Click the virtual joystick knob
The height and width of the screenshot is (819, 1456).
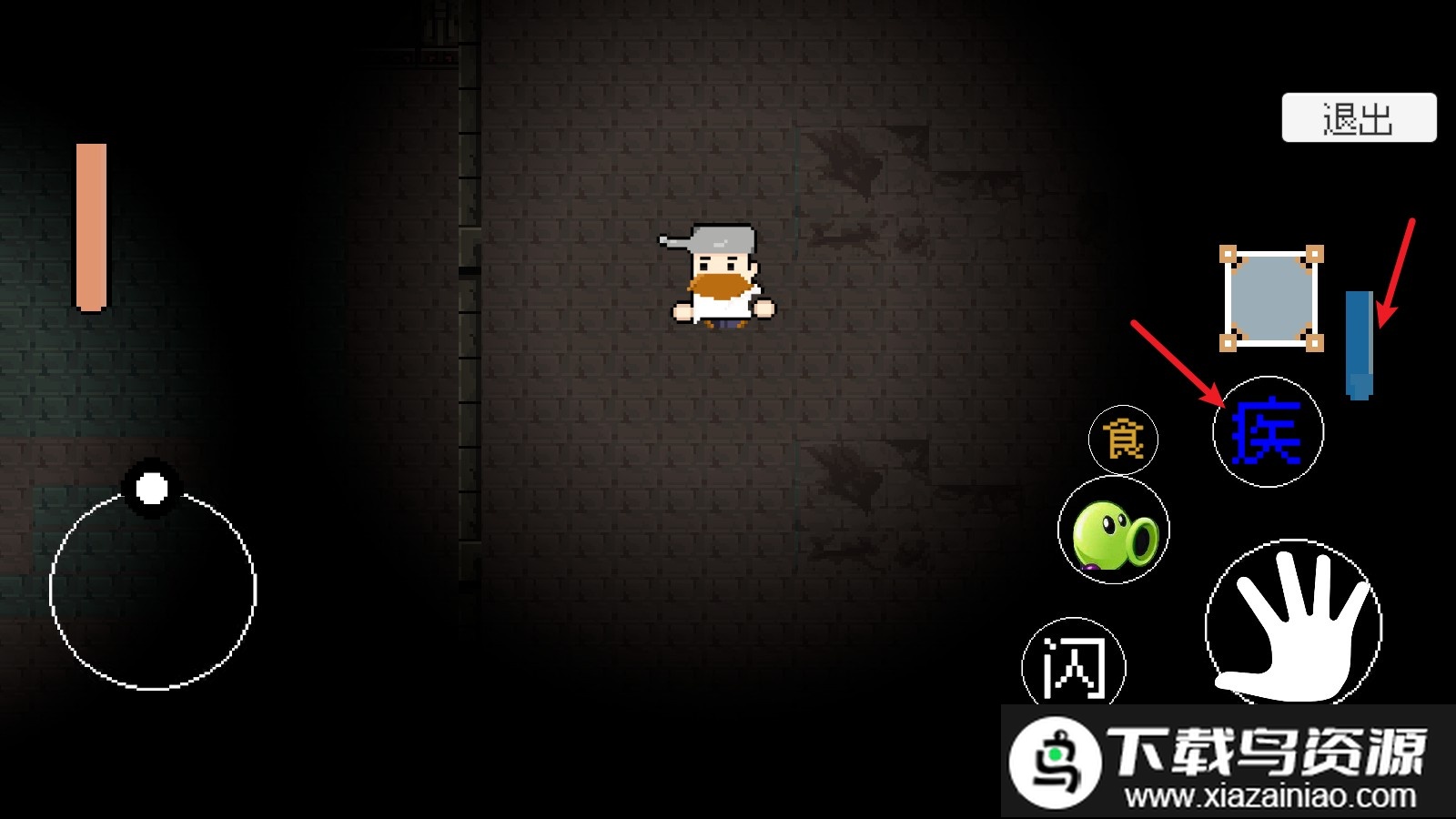click(x=152, y=489)
